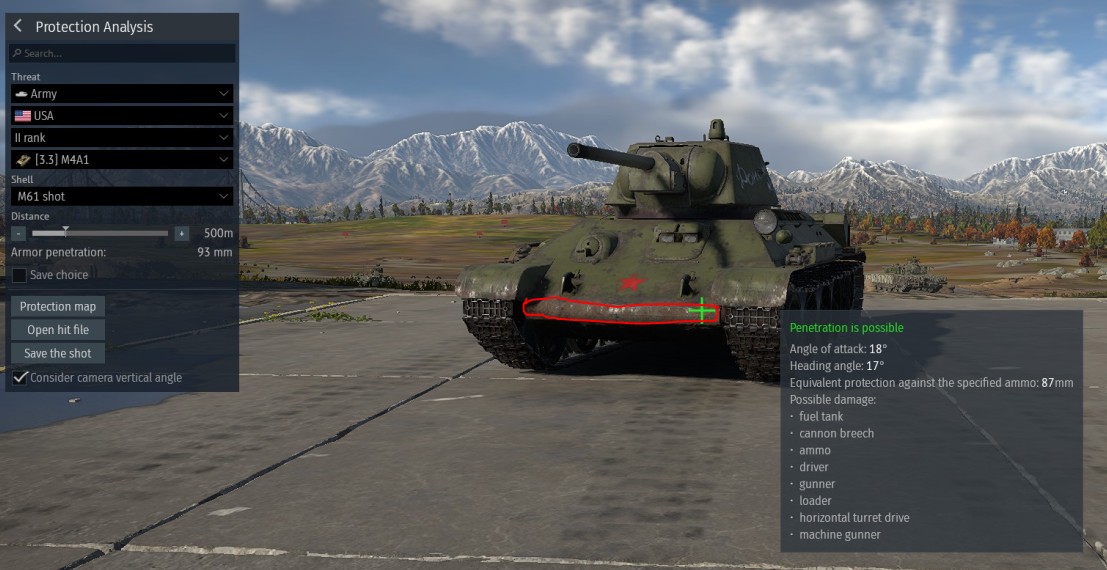Click the distance slider track

[x=100, y=233]
